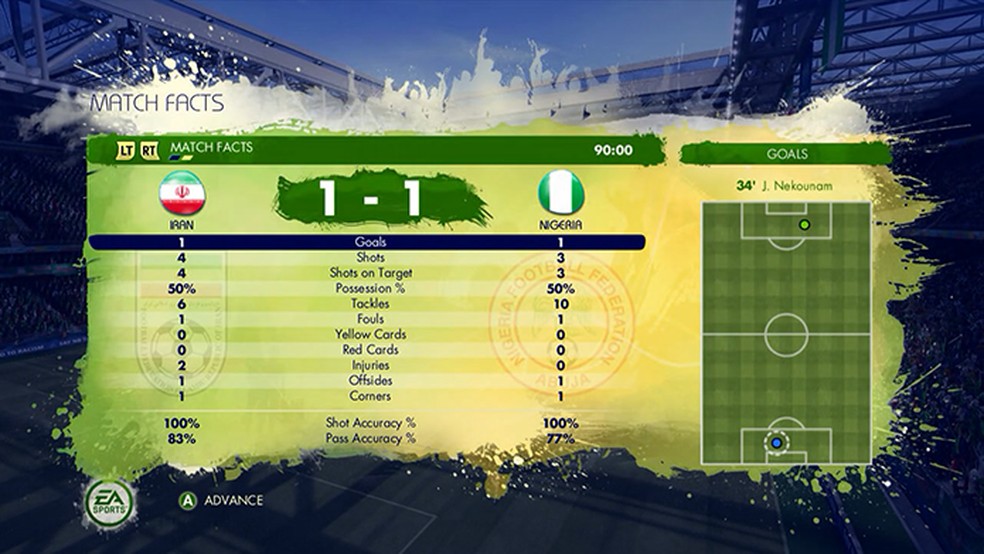Select the Corners stat row
The height and width of the screenshot is (554, 984).
pyautogui.click(x=368, y=397)
